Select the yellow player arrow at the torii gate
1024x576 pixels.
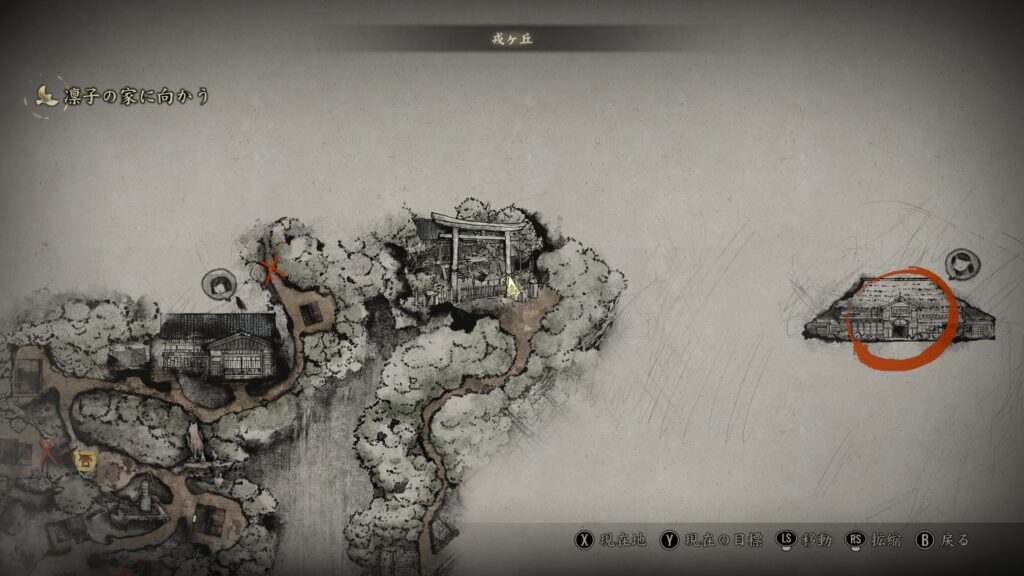point(513,288)
